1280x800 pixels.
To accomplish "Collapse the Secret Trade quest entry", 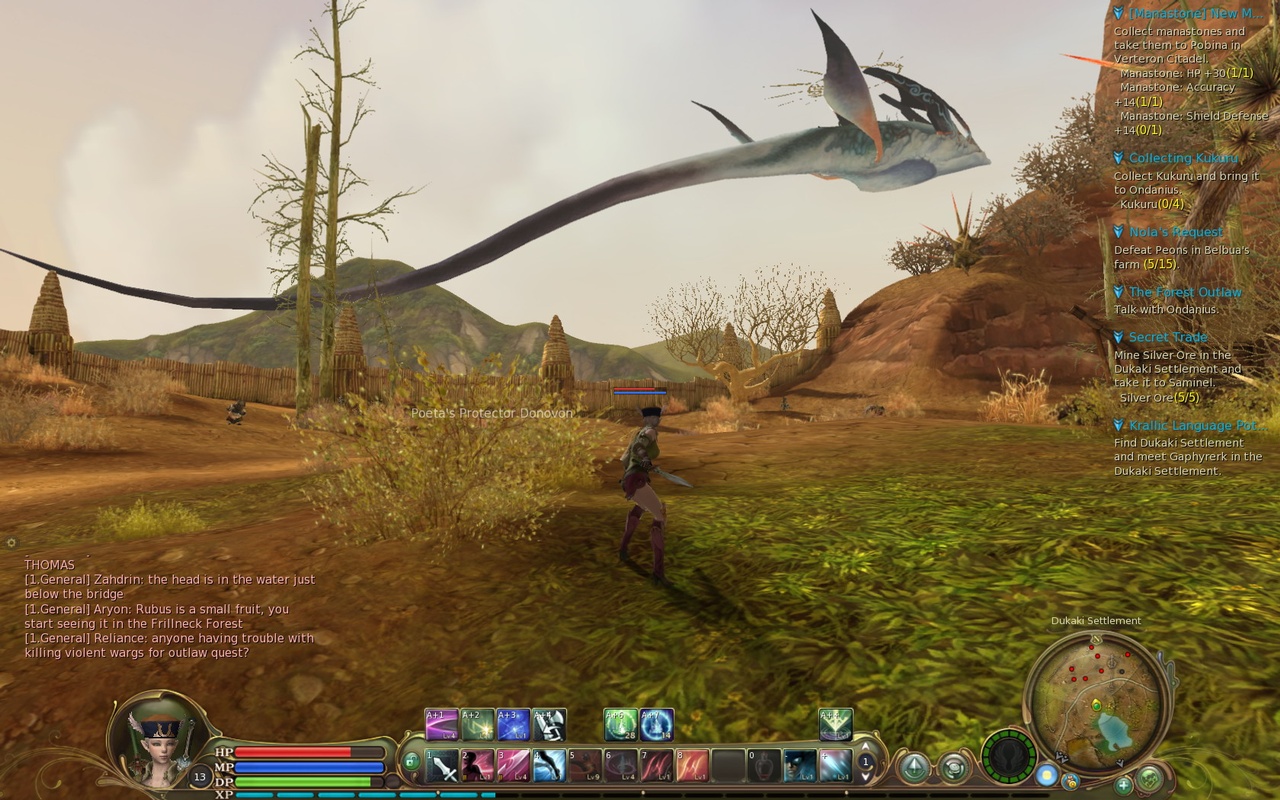I will pyautogui.click(x=1118, y=336).
